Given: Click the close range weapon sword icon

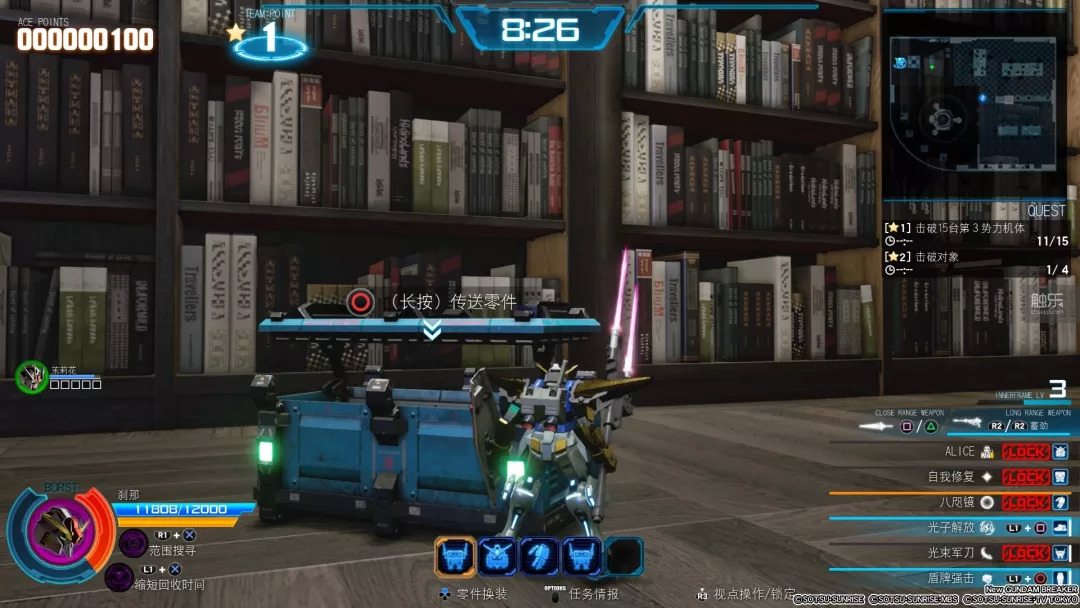Looking at the screenshot, I should tap(877, 426).
